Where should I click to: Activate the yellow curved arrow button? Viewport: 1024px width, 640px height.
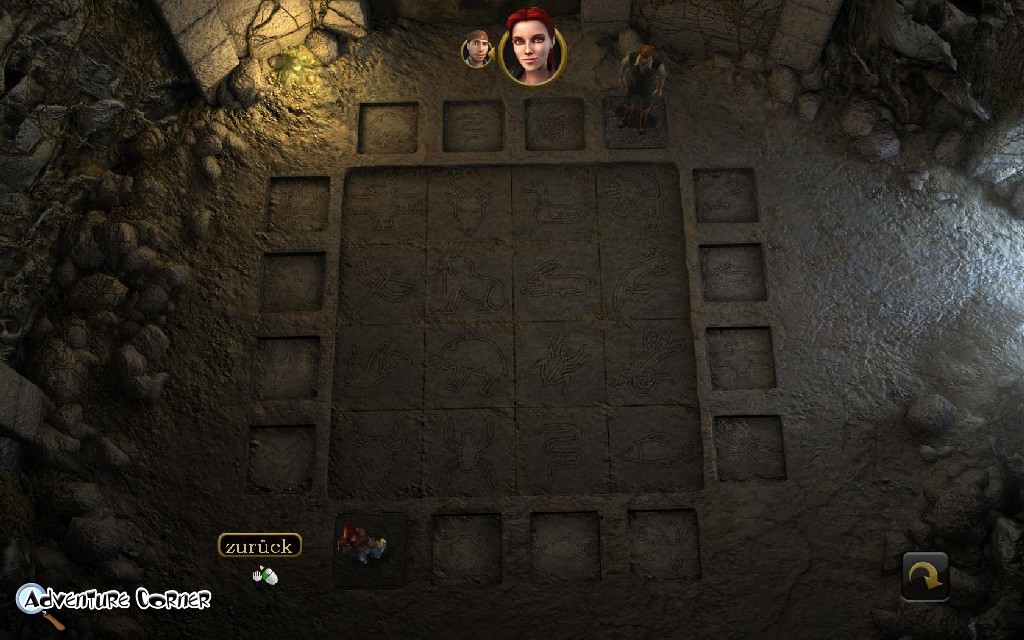click(x=925, y=577)
